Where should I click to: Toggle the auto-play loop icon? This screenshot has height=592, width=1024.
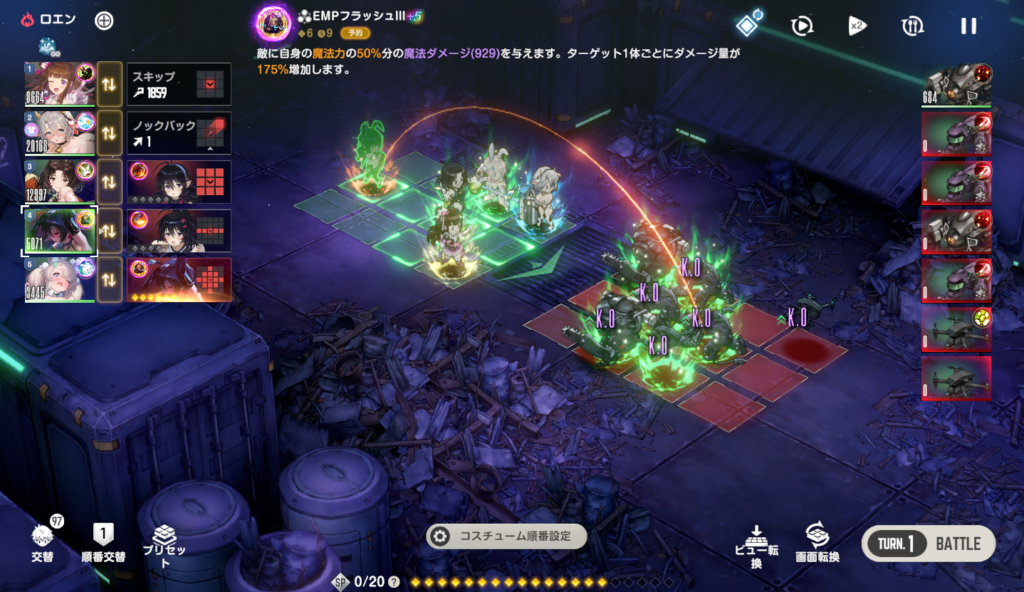pyautogui.click(x=801, y=26)
